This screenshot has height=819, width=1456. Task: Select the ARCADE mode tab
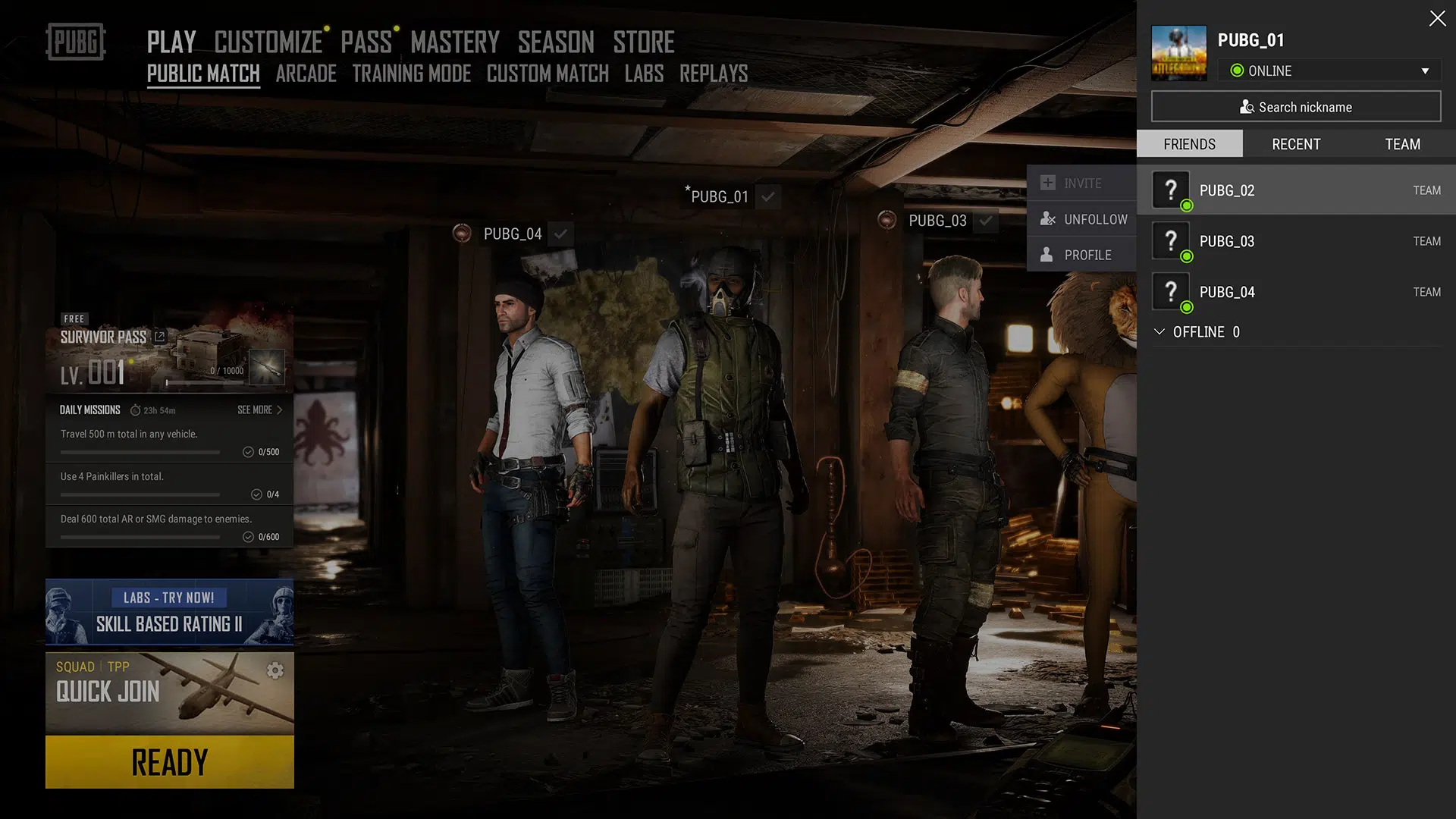coord(306,74)
